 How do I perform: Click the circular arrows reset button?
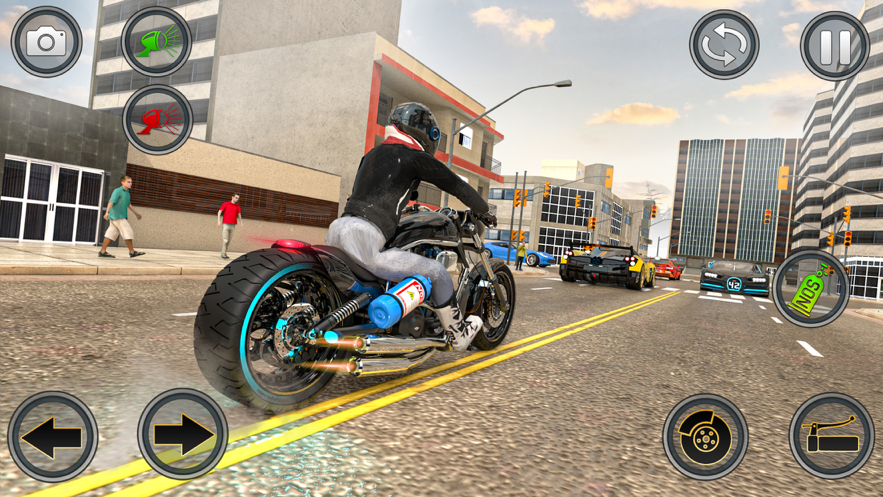pyautogui.click(x=724, y=45)
